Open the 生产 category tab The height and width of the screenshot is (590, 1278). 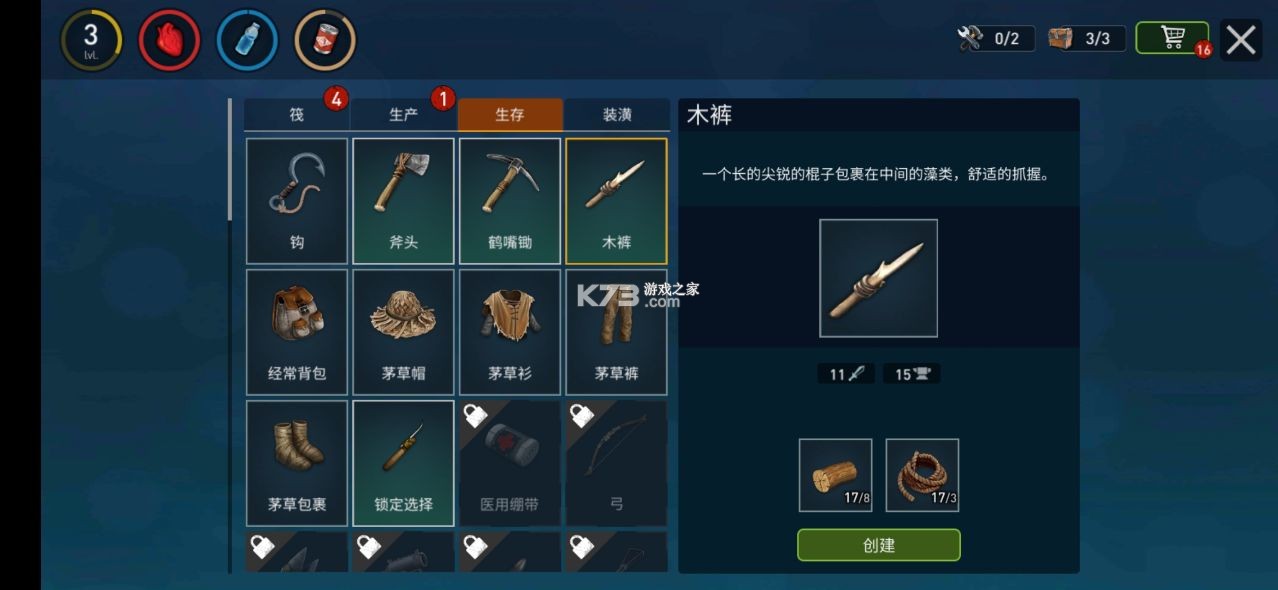[x=403, y=115]
